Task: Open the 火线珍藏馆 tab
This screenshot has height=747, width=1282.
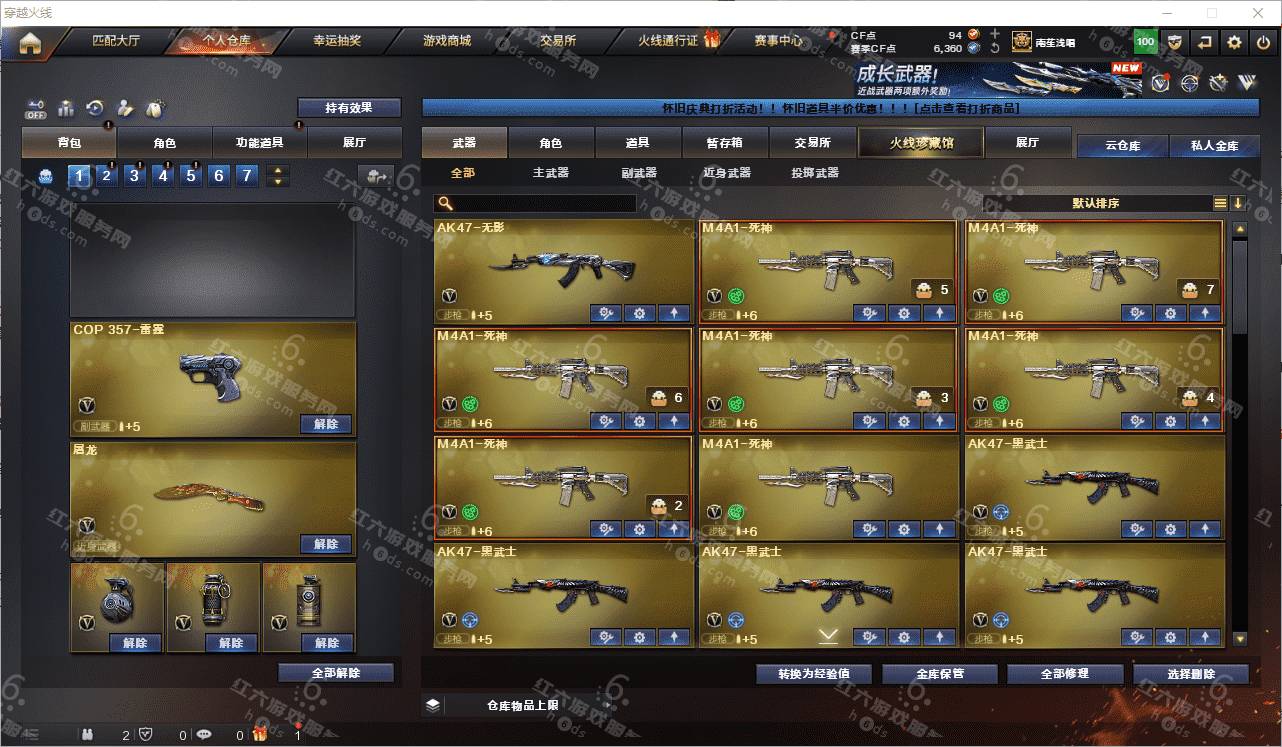Action: pos(921,143)
